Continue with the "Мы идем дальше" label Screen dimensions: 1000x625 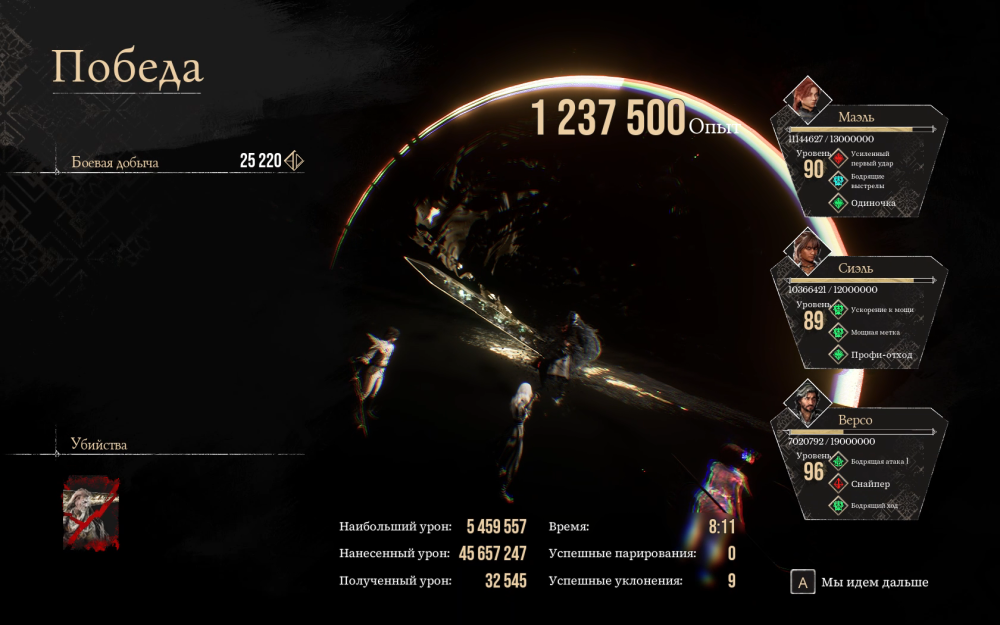pyautogui.click(x=874, y=582)
